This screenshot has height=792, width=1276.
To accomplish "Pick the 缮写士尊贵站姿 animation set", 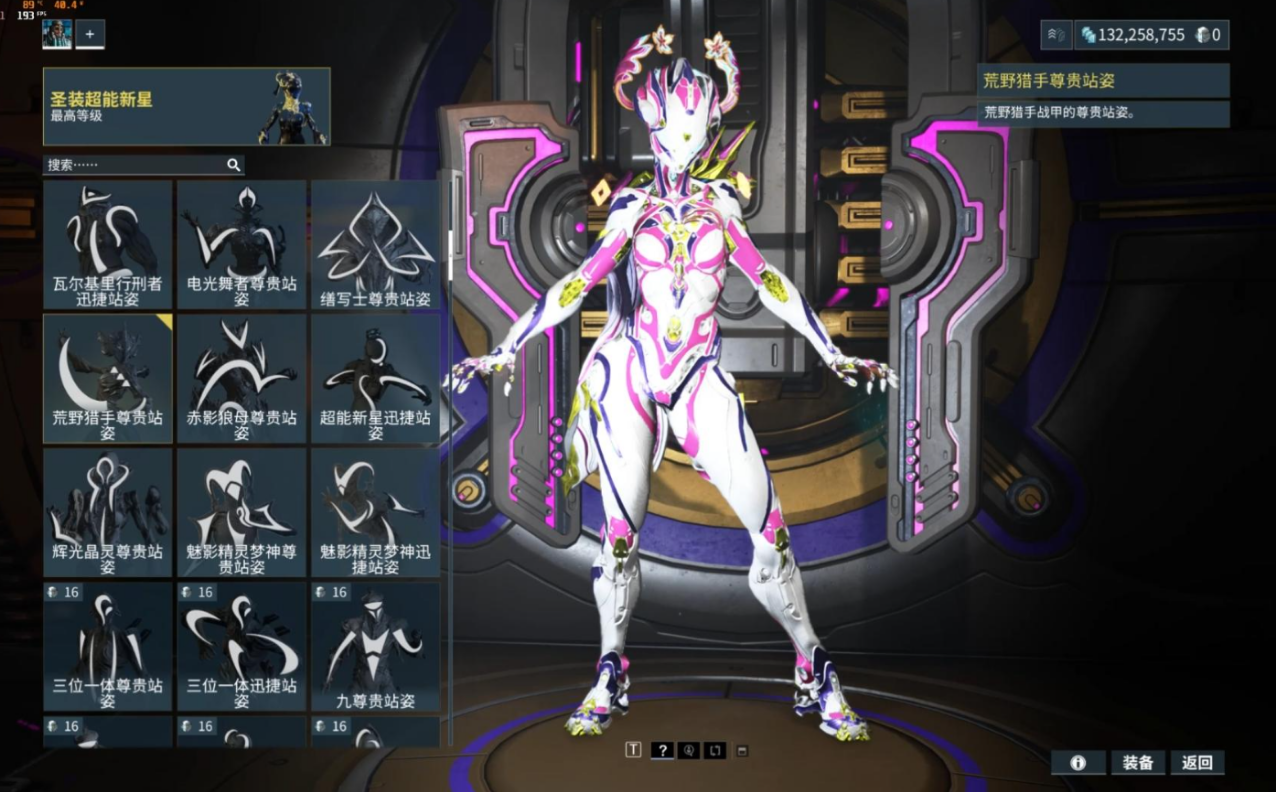I will click(375, 244).
